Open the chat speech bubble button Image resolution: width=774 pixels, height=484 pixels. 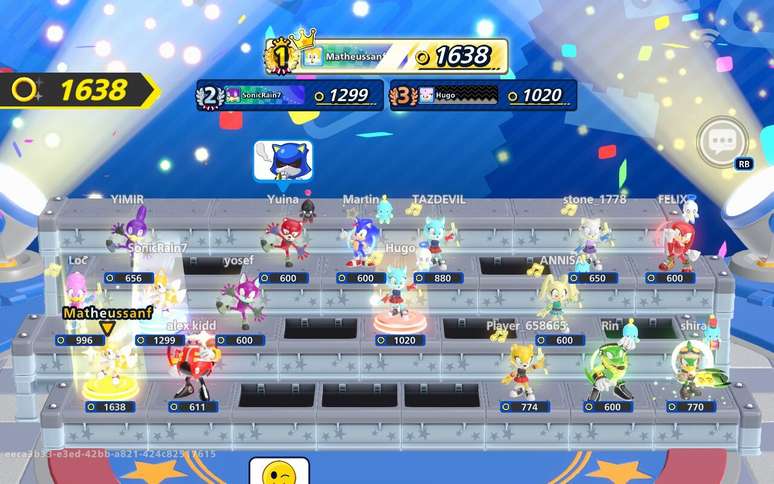coord(721,143)
